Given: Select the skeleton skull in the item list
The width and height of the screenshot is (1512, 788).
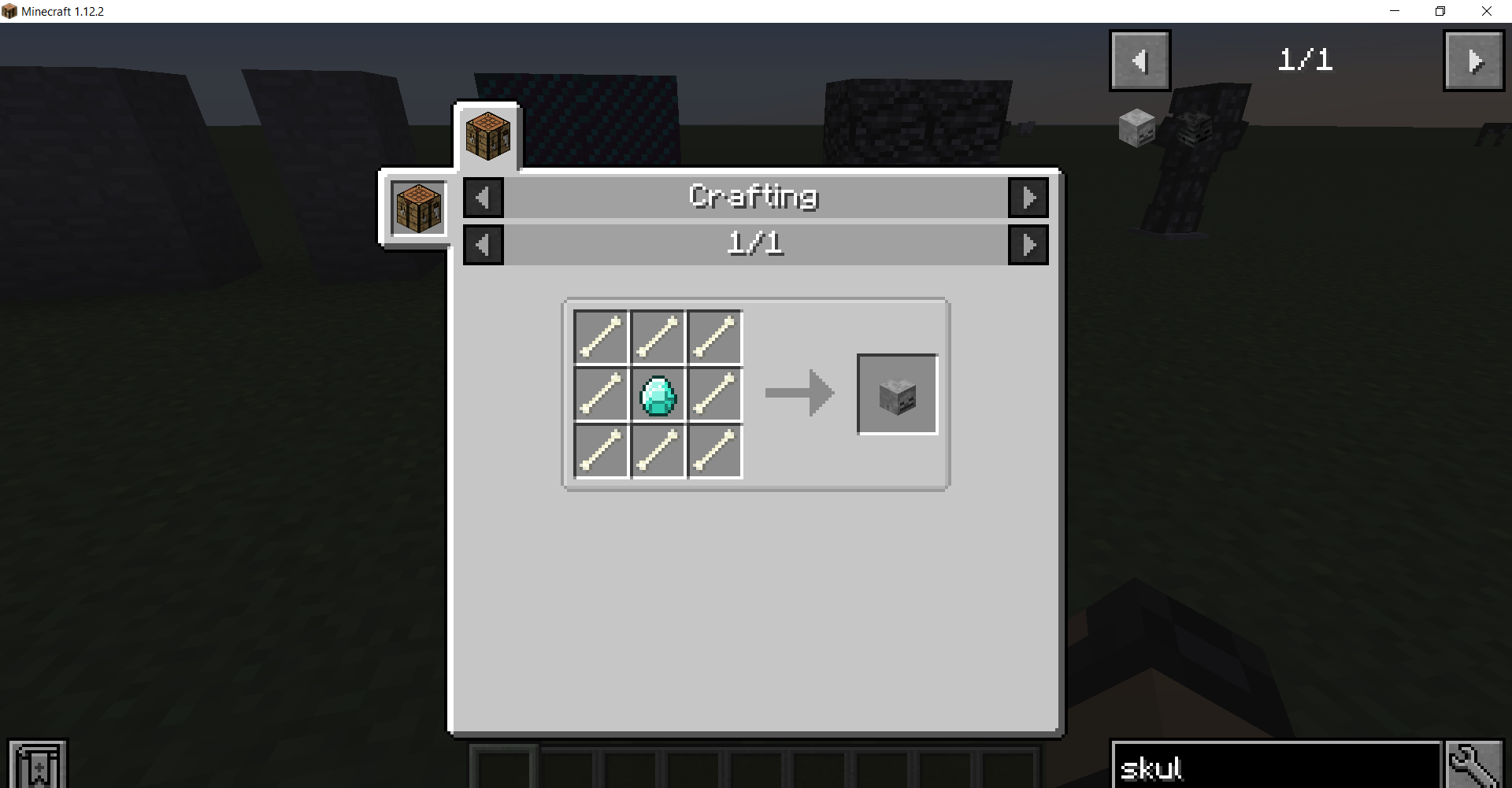Looking at the screenshot, I should pos(1137,128).
